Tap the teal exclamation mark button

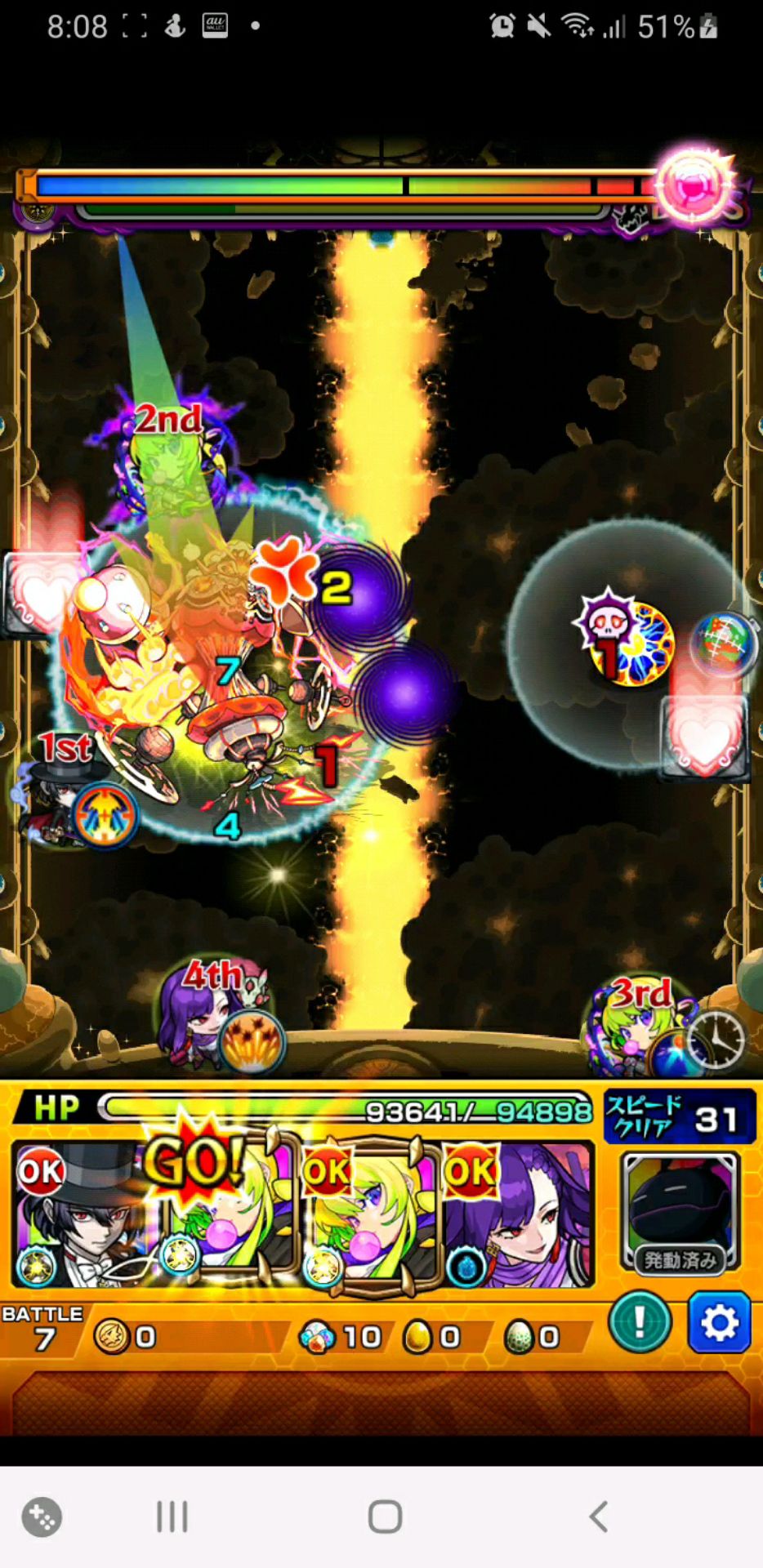(640, 1321)
